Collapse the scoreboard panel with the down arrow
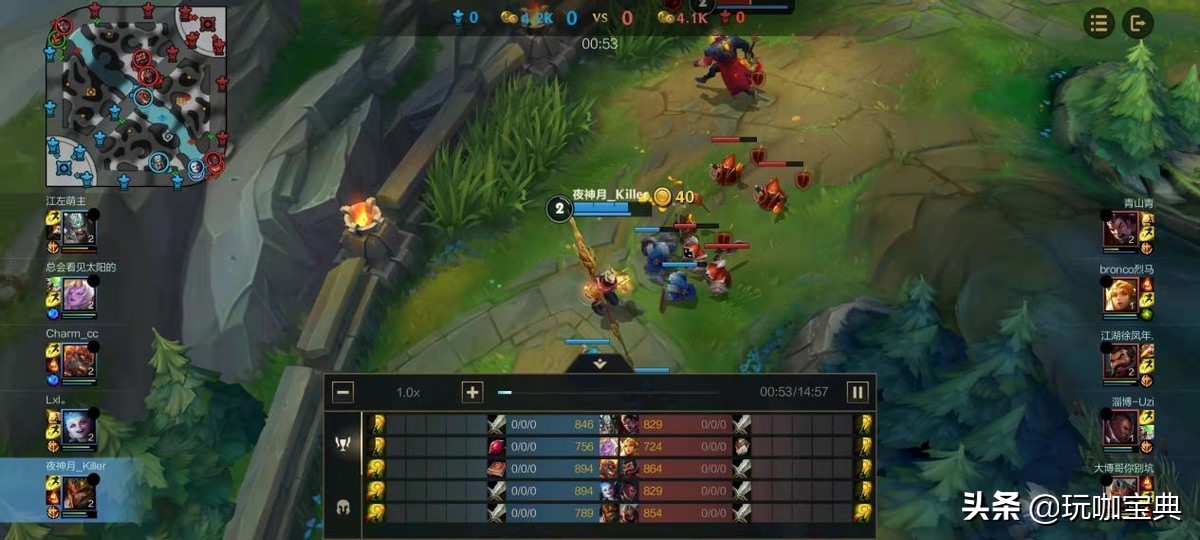This screenshot has height=540, width=1200. tap(600, 364)
